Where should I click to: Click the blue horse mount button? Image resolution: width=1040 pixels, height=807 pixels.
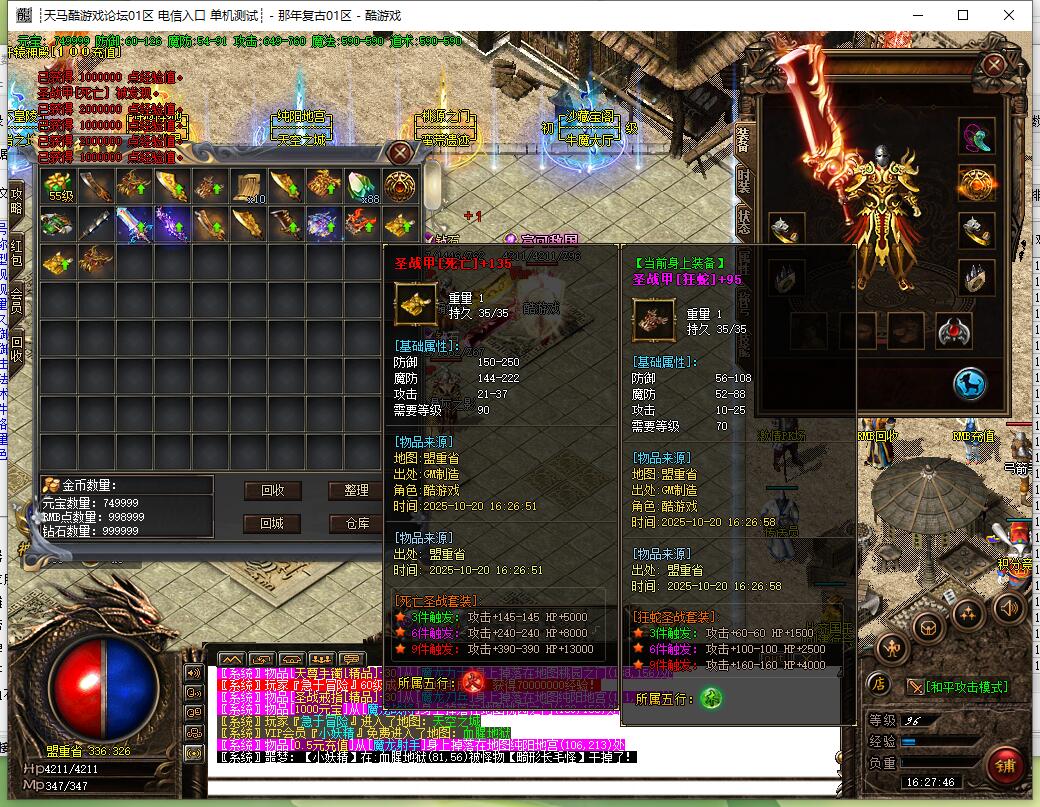(x=969, y=383)
